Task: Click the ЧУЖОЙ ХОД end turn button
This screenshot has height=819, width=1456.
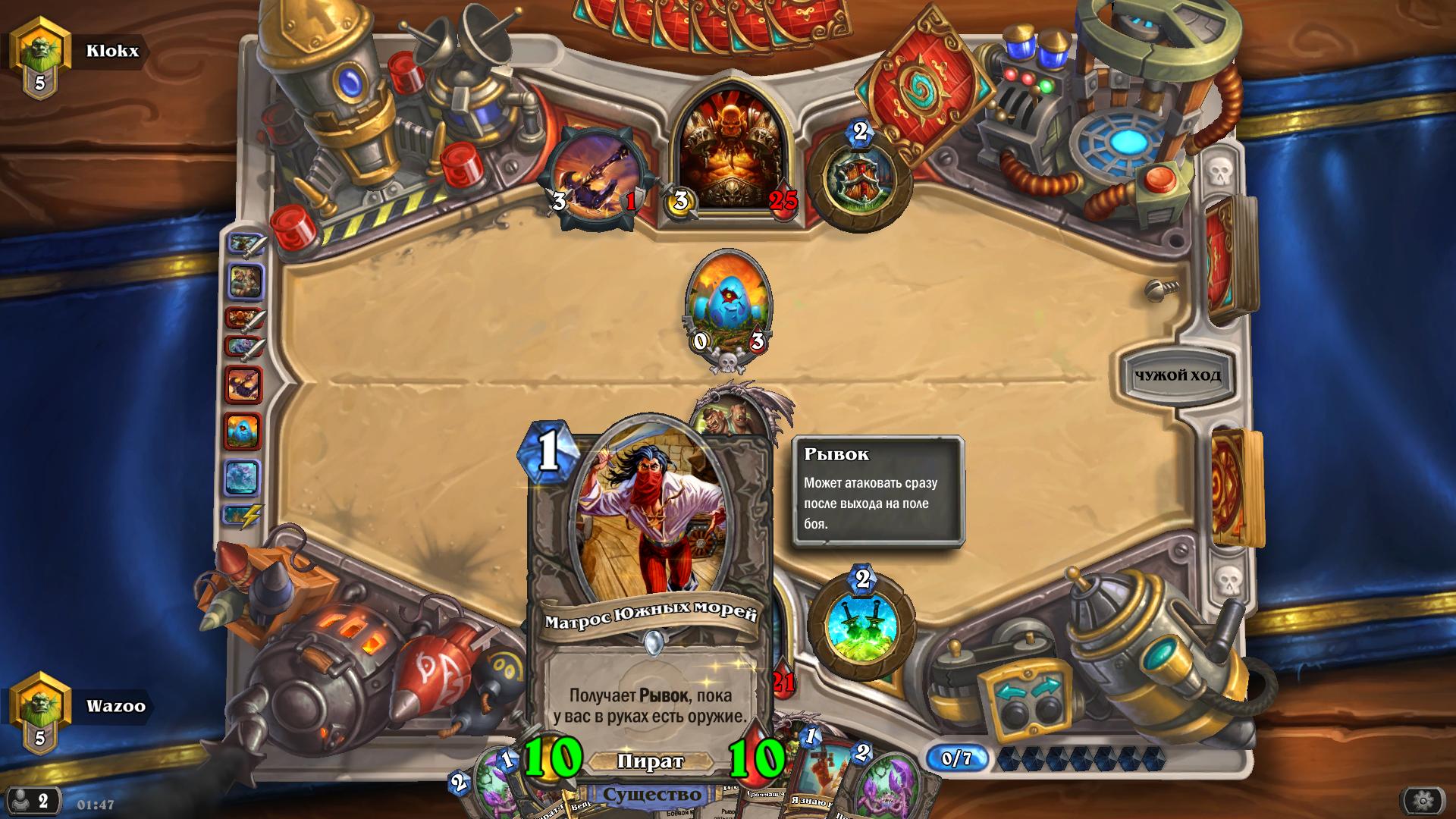Action: (x=1177, y=375)
